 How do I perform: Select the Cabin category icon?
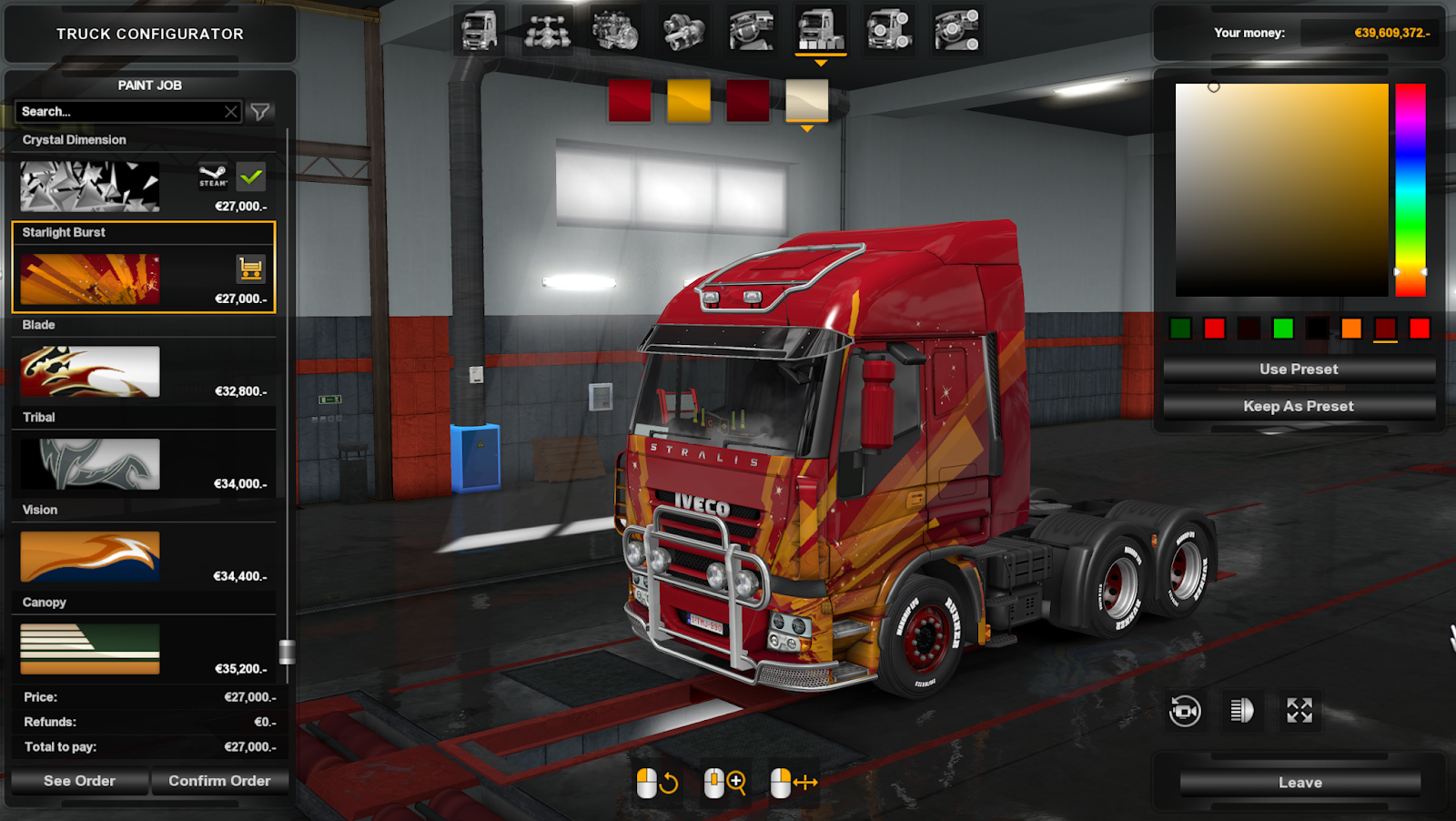(x=478, y=27)
